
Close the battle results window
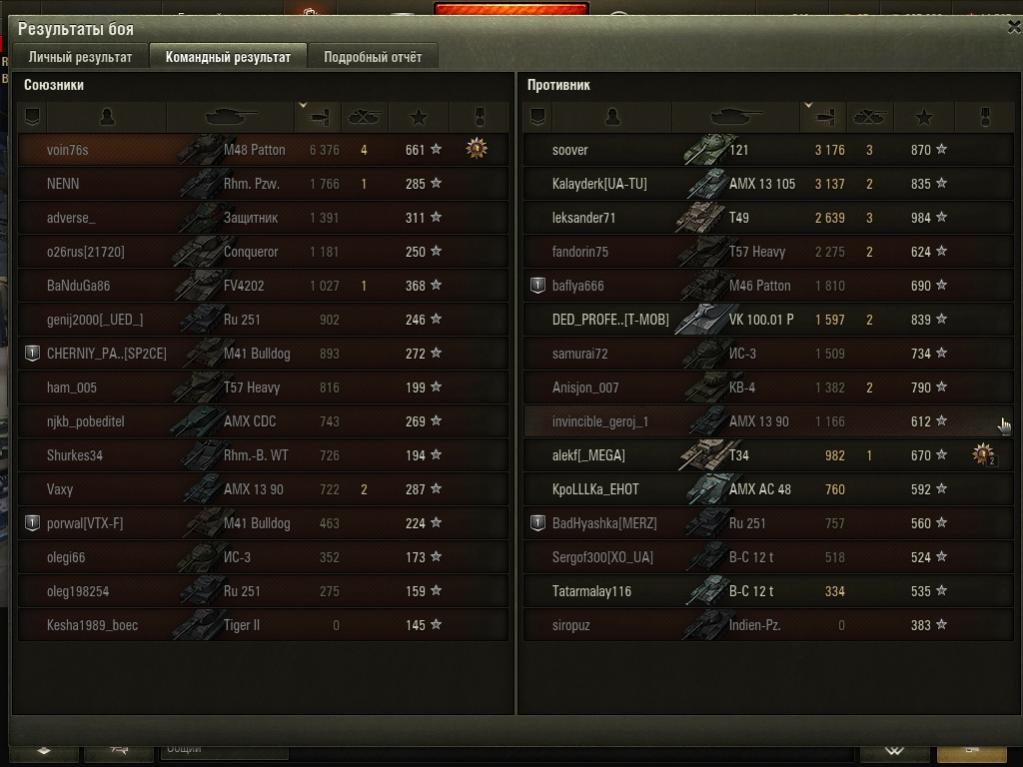point(1013,28)
